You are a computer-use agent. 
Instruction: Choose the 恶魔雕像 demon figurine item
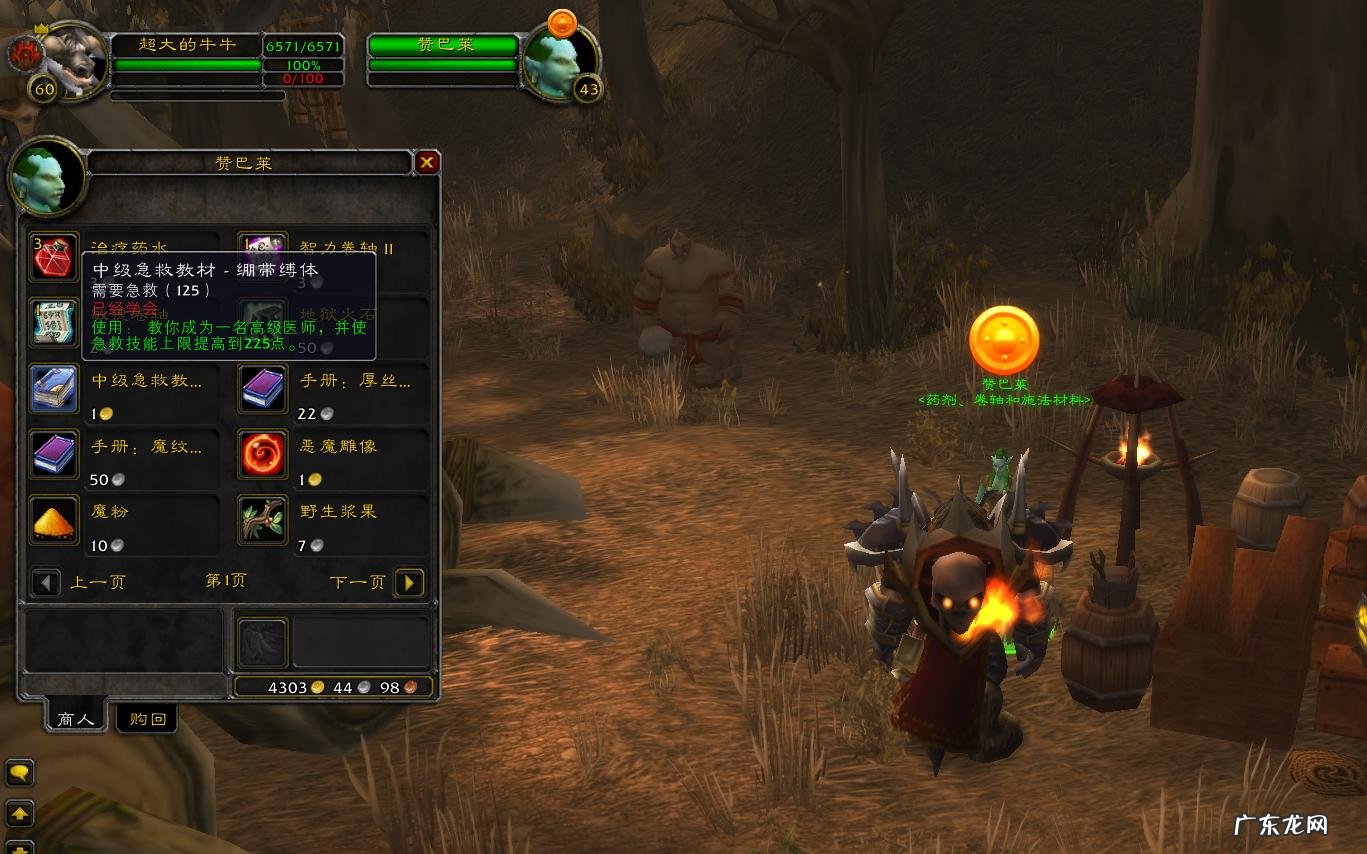263,454
